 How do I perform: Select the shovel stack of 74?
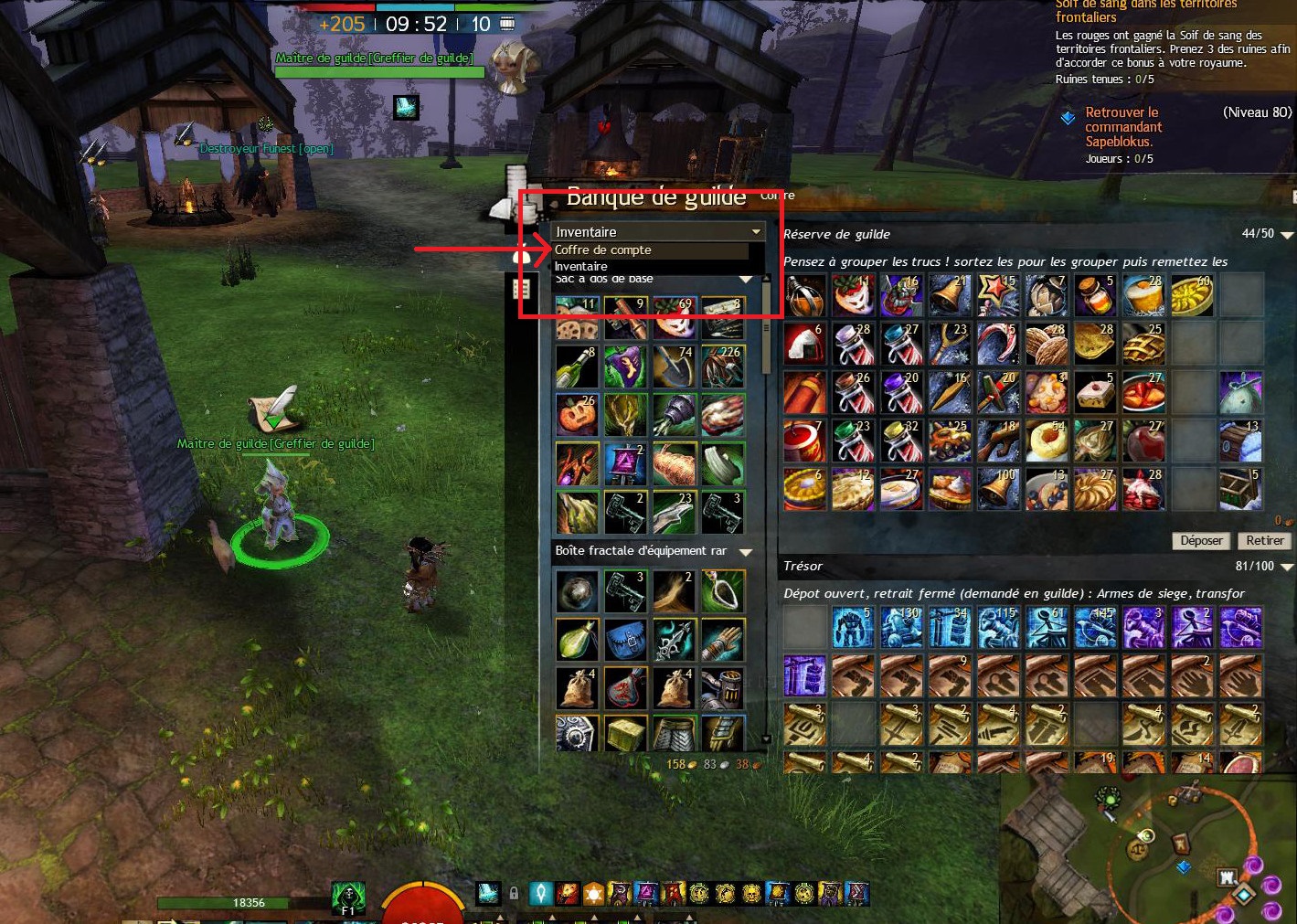click(x=674, y=366)
